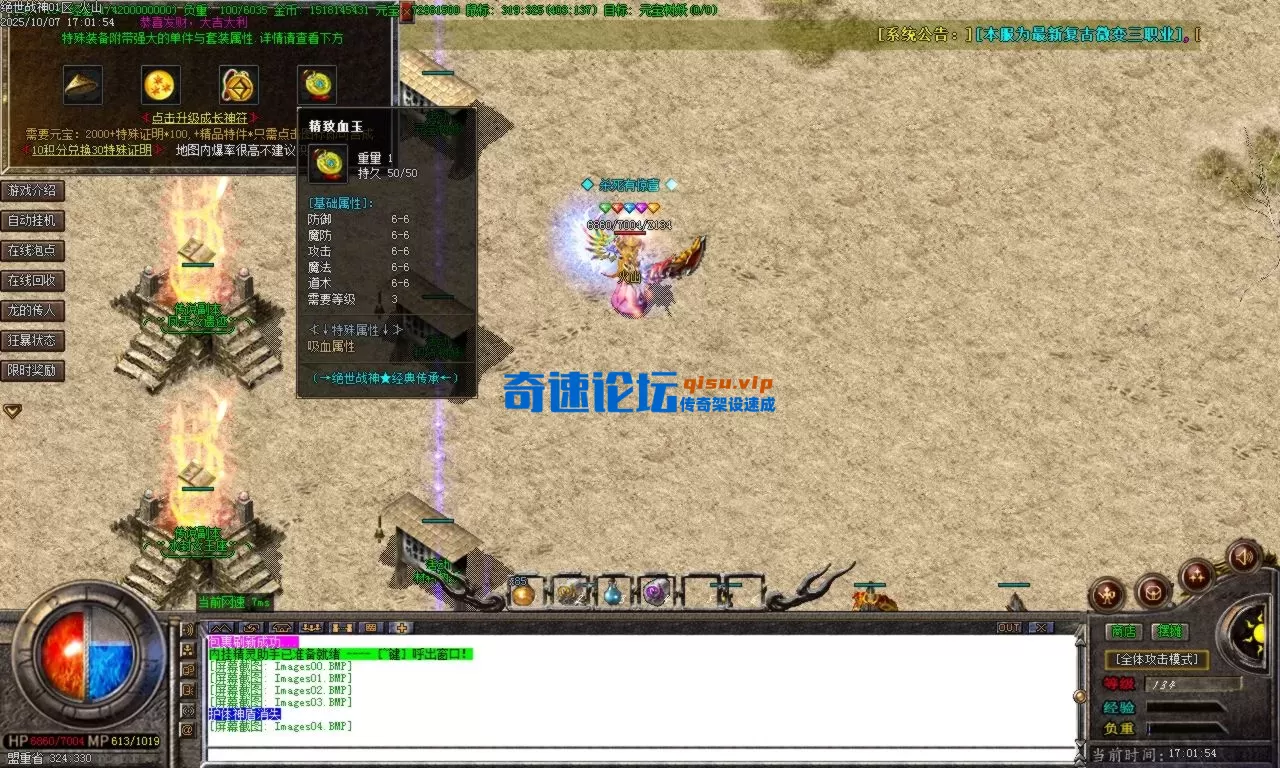
Task: Open the character figure round icon
Action: point(1107,594)
